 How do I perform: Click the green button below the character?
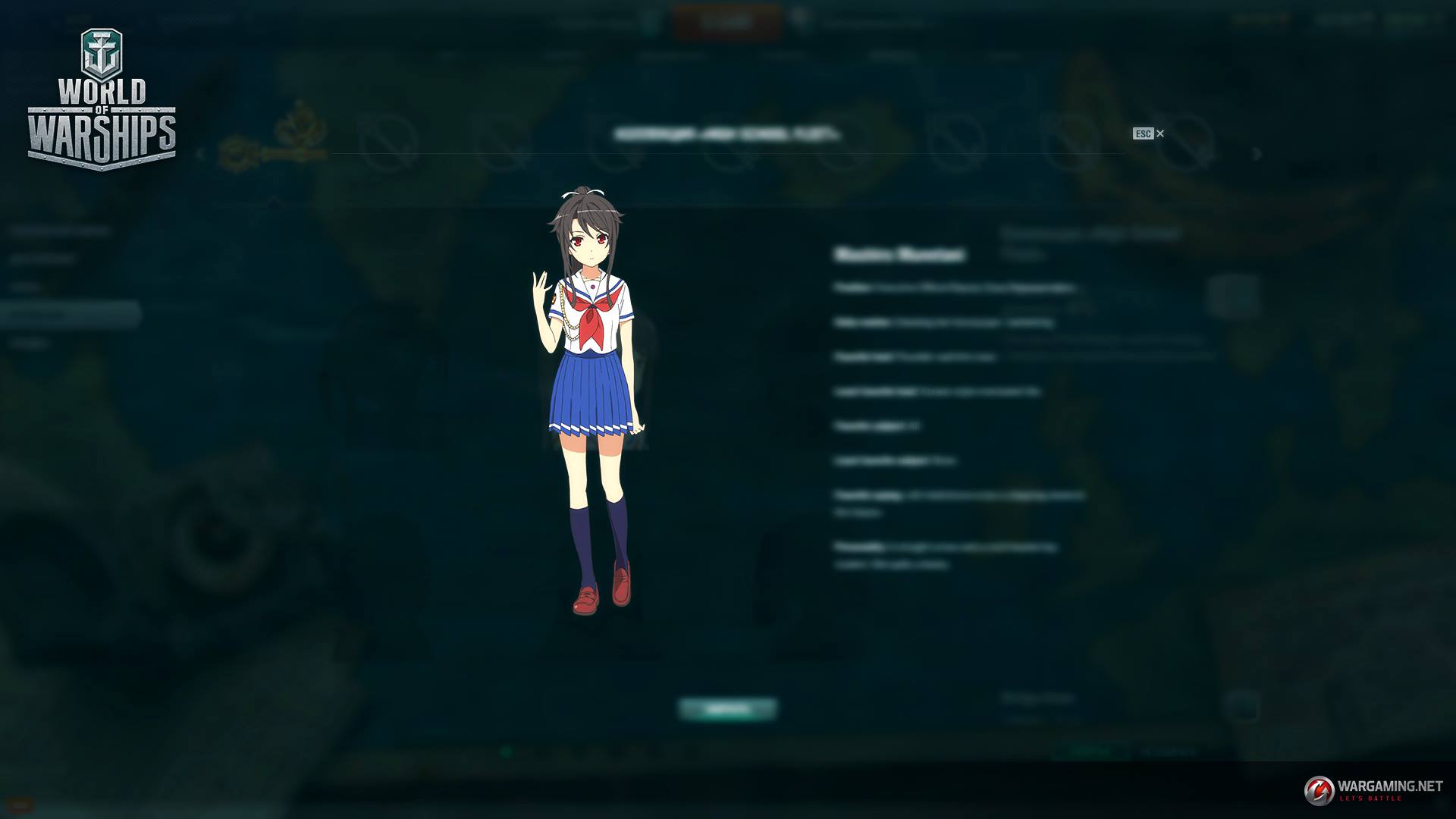[727, 709]
